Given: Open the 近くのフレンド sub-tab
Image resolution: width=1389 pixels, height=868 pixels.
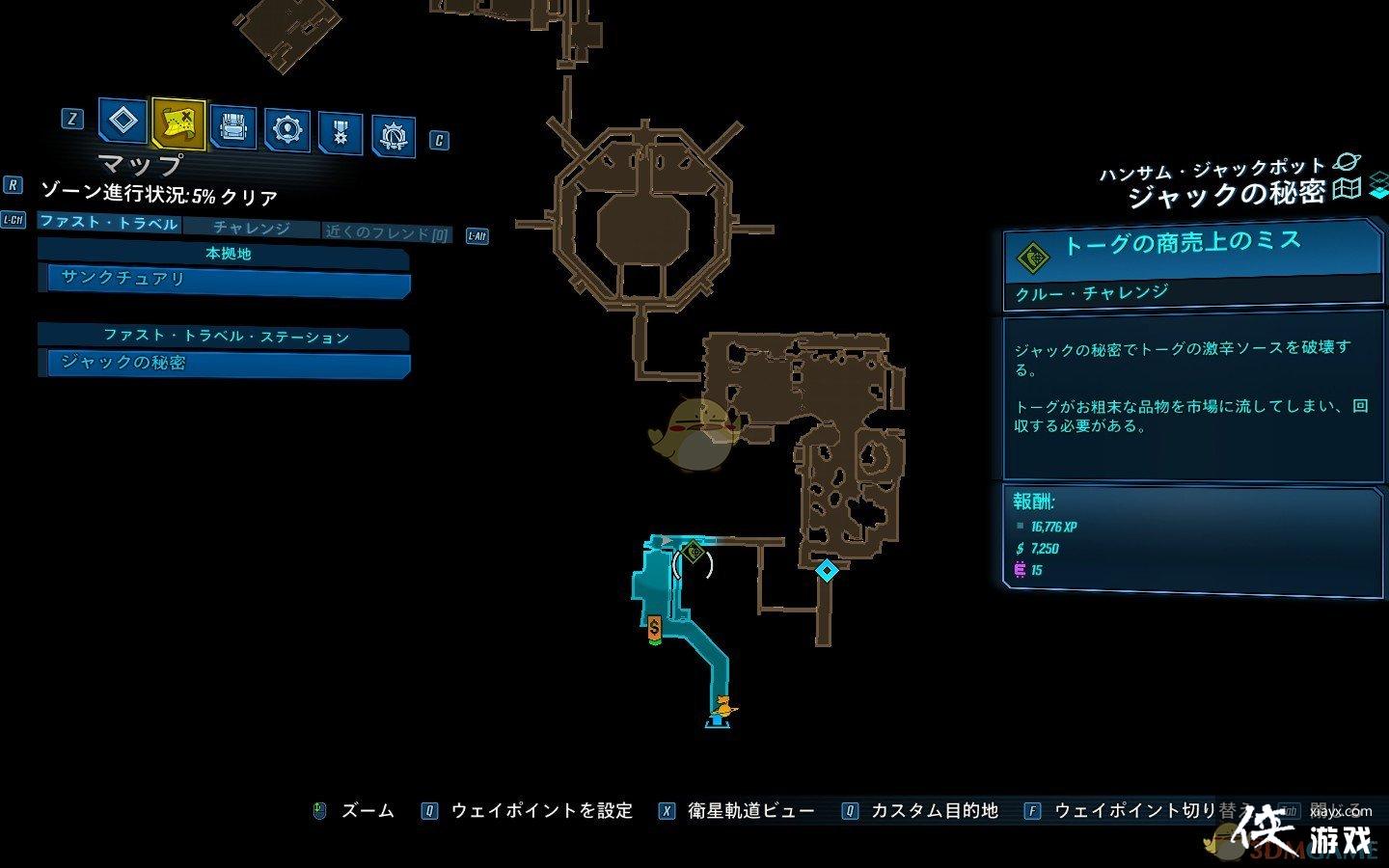Looking at the screenshot, I should (x=387, y=232).
